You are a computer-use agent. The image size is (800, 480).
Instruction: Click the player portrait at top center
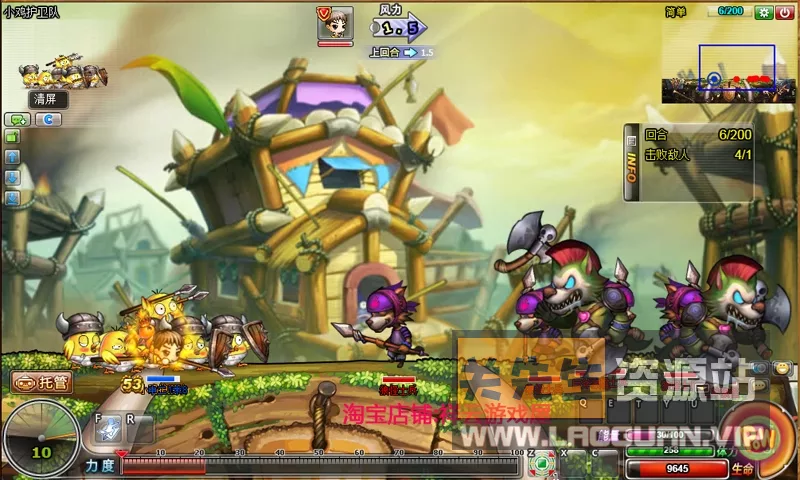[335, 23]
